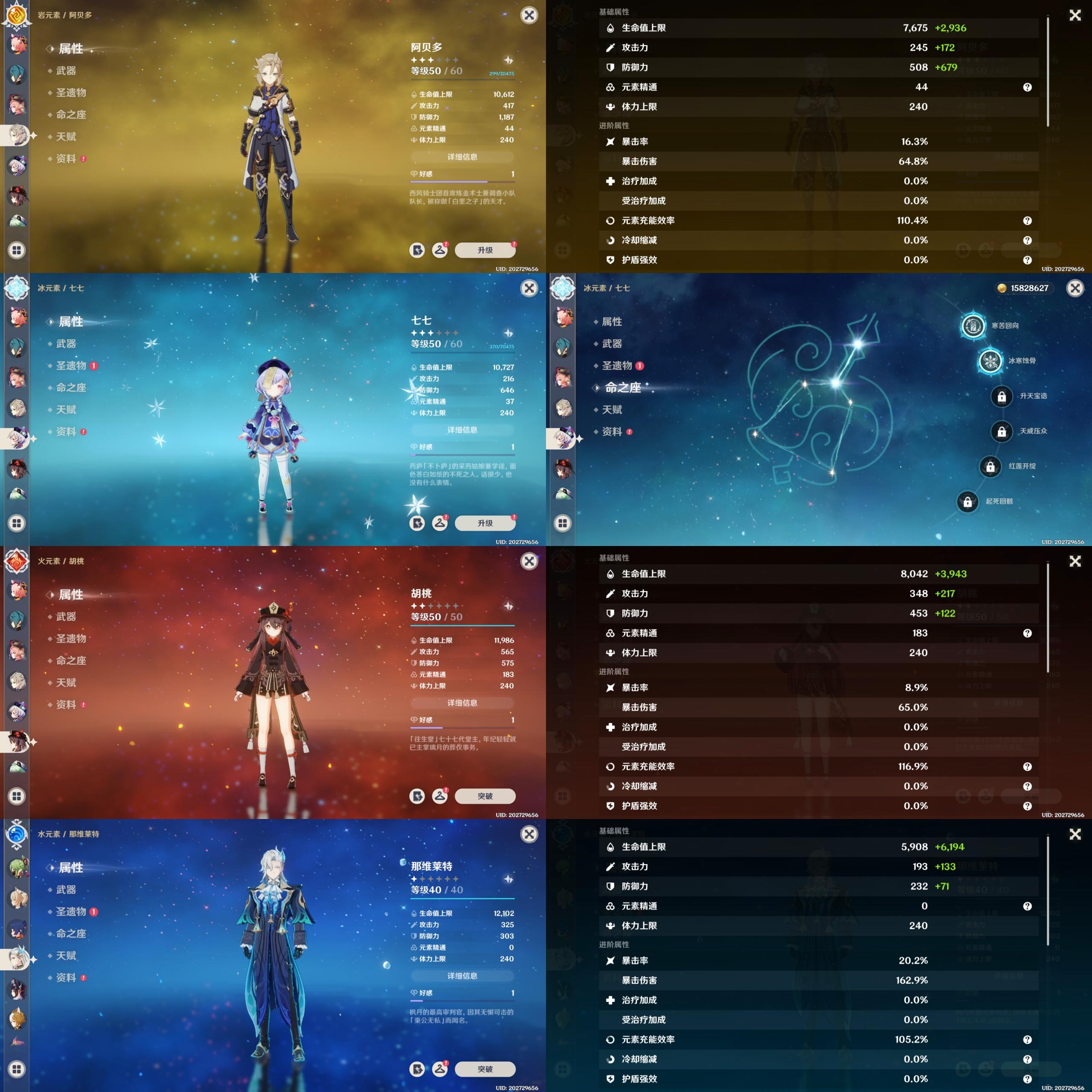1092x1092 pixels.
Task: Close the 七七 constellation screen
Action: [x=1075, y=288]
